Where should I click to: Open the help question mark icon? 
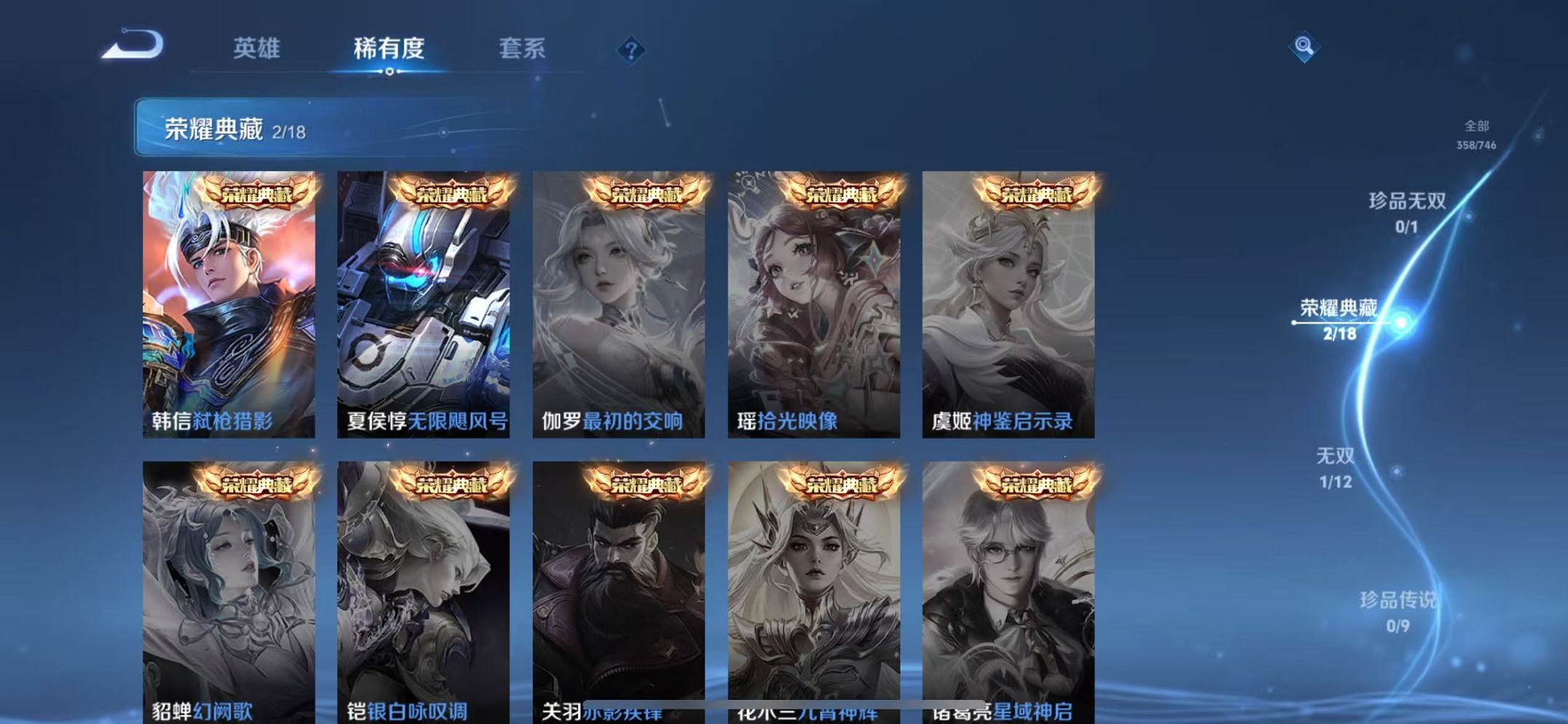pos(631,50)
